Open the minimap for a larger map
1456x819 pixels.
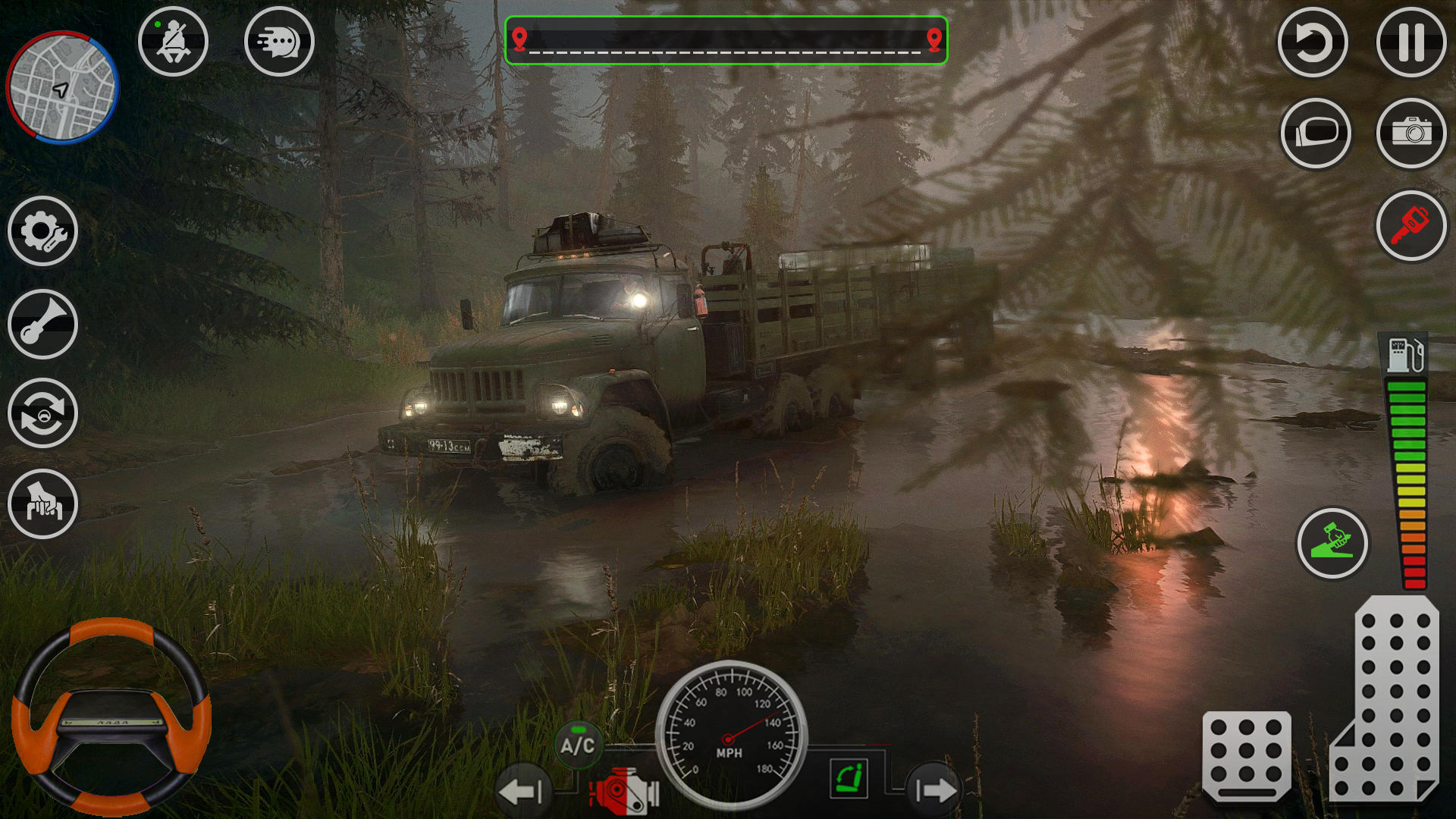[x=62, y=87]
